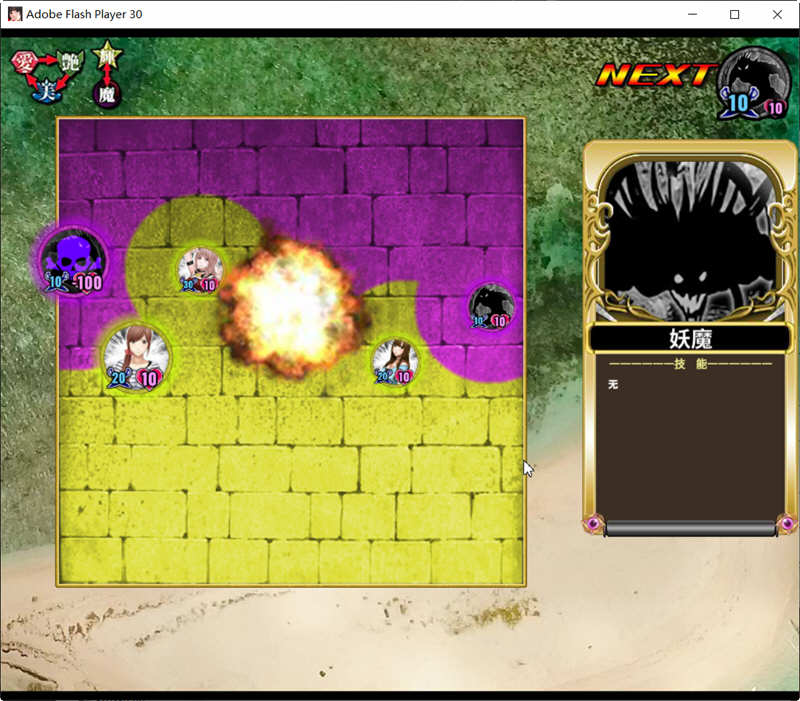Select the black demon token on the board

pos(492,306)
